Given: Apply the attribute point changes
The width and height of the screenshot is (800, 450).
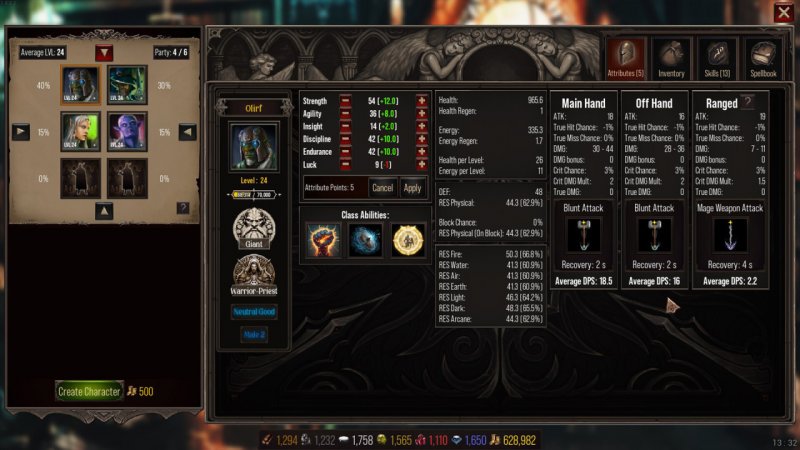Looking at the screenshot, I should 412,187.
